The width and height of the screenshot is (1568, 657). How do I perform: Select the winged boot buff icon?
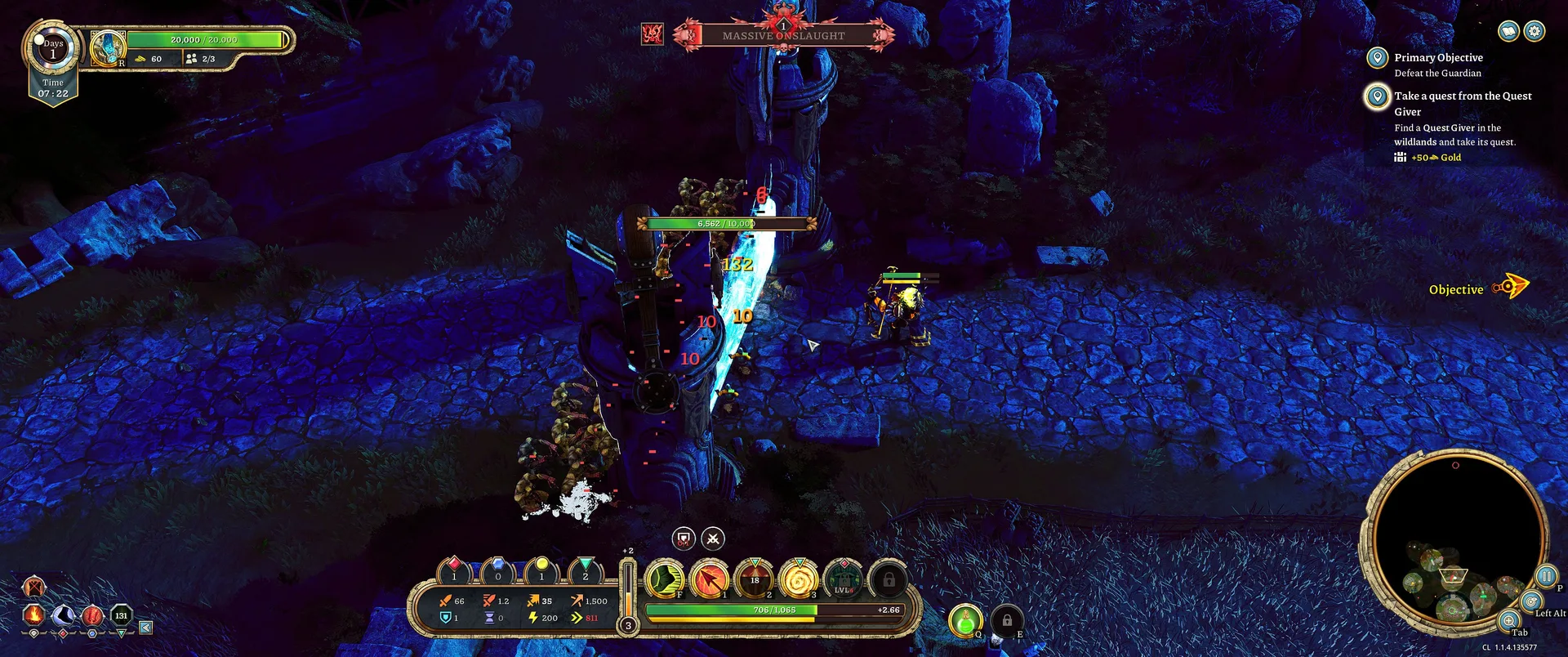[64, 614]
